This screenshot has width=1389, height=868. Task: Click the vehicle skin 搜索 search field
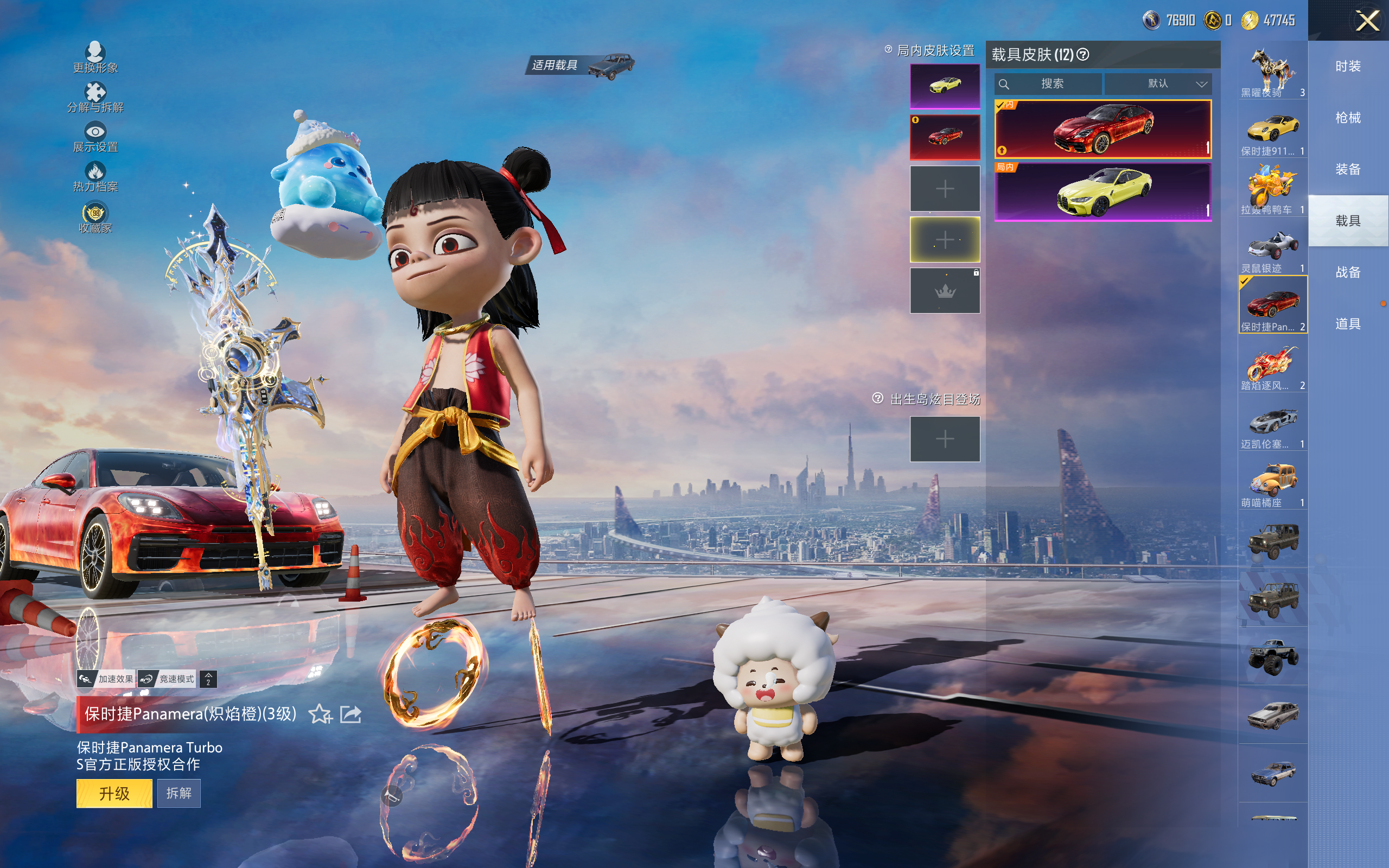pos(1052,84)
